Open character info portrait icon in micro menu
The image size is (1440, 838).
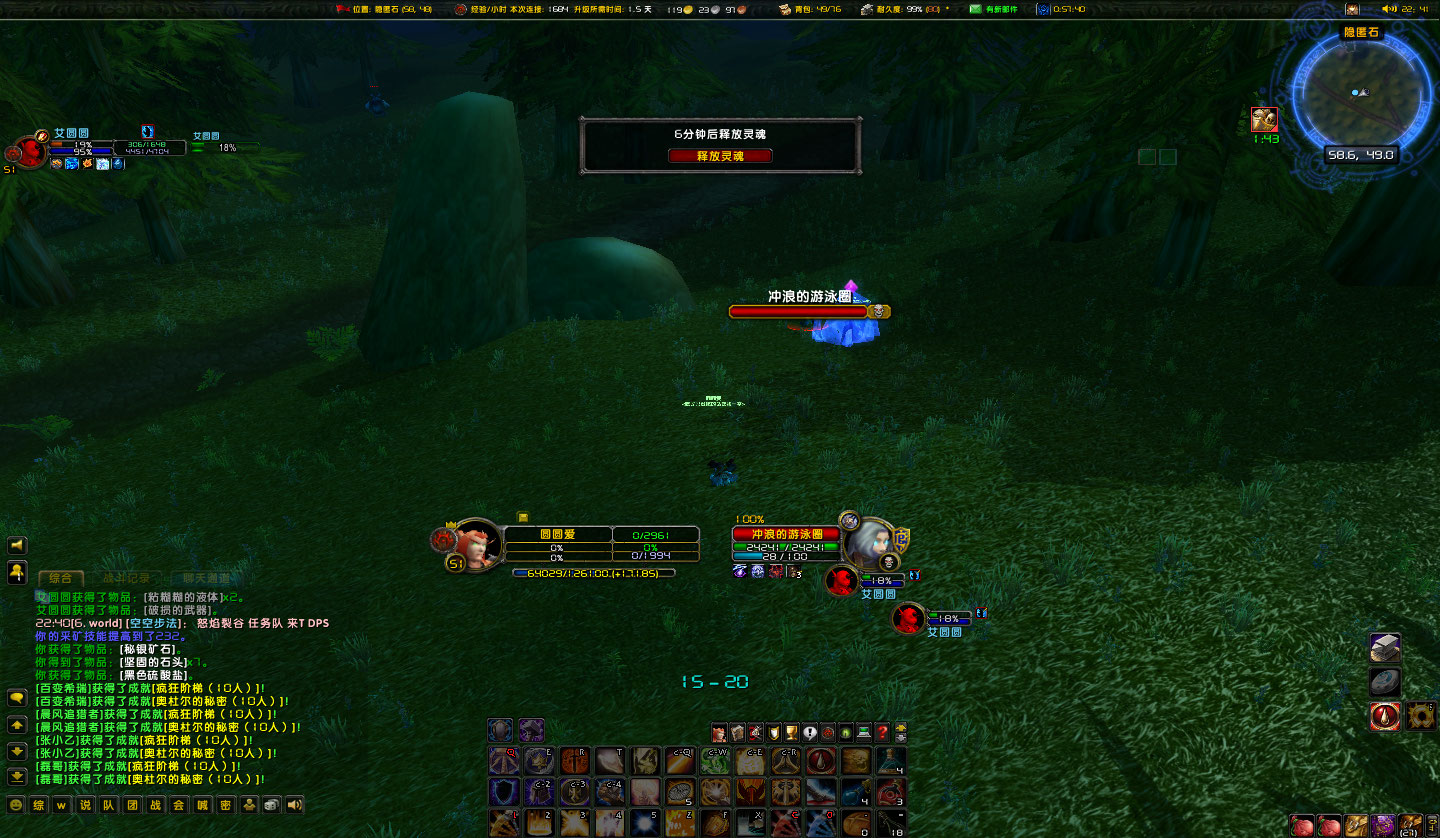point(719,734)
